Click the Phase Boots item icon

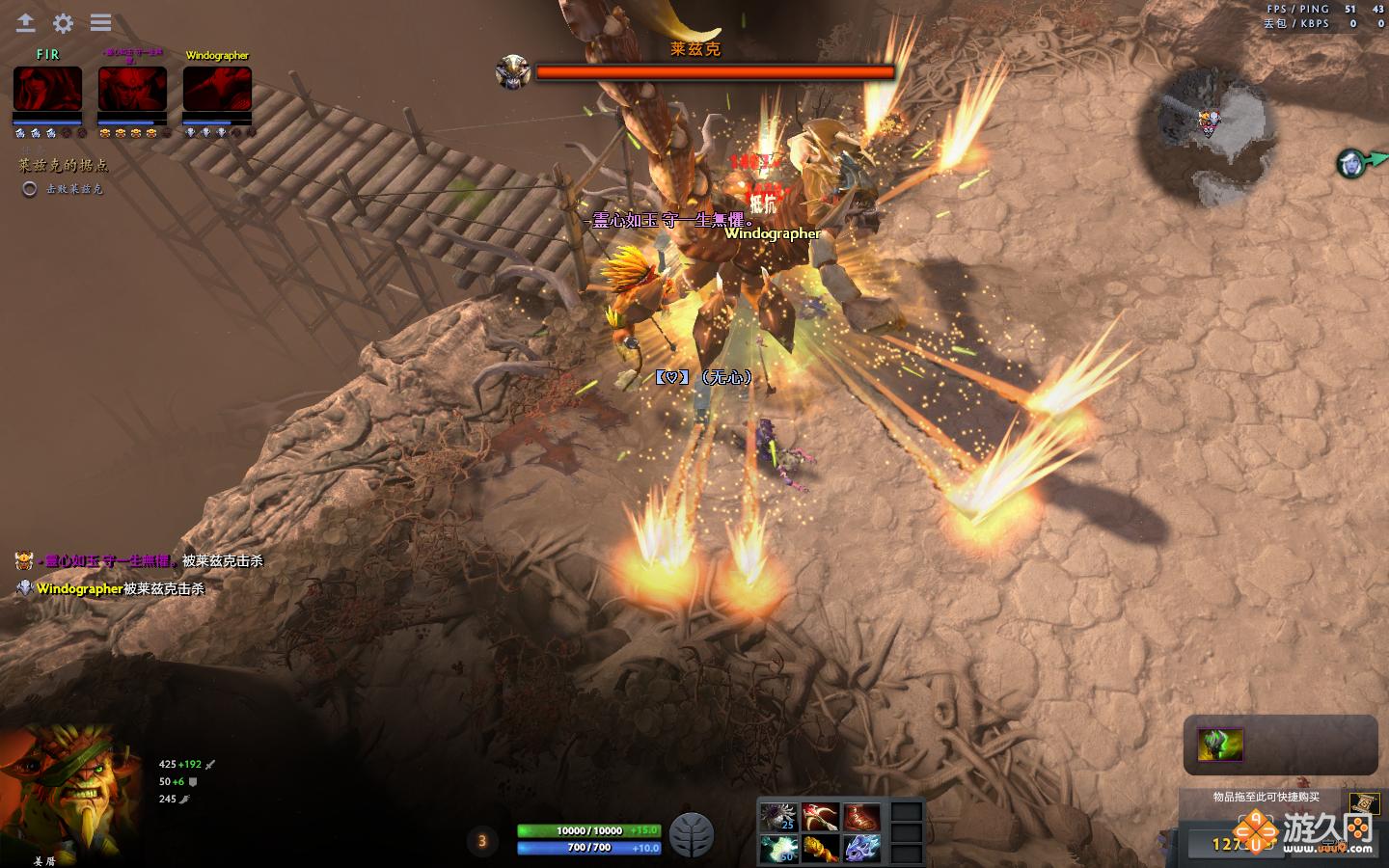click(x=861, y=815)
